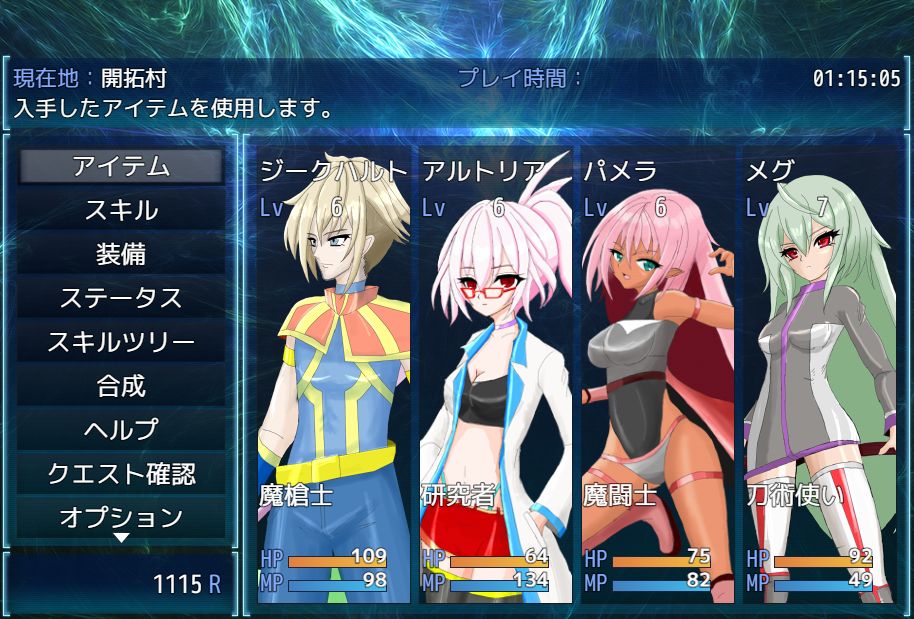Open the オプション (Options) menu
Viewport: 914px width, 619px height.
(121, 517)
